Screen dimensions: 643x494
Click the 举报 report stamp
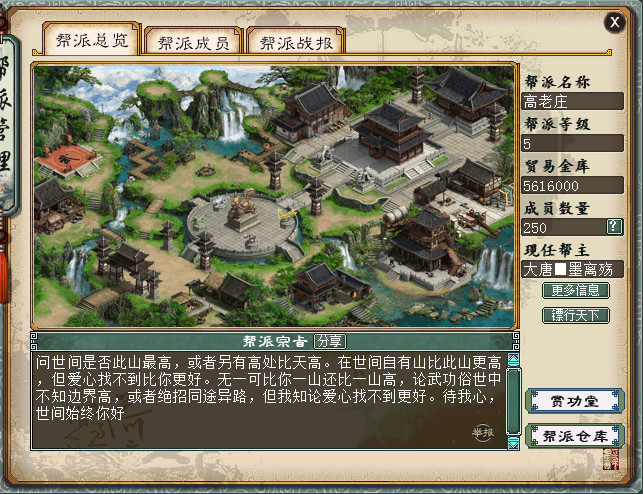point(484,432)
